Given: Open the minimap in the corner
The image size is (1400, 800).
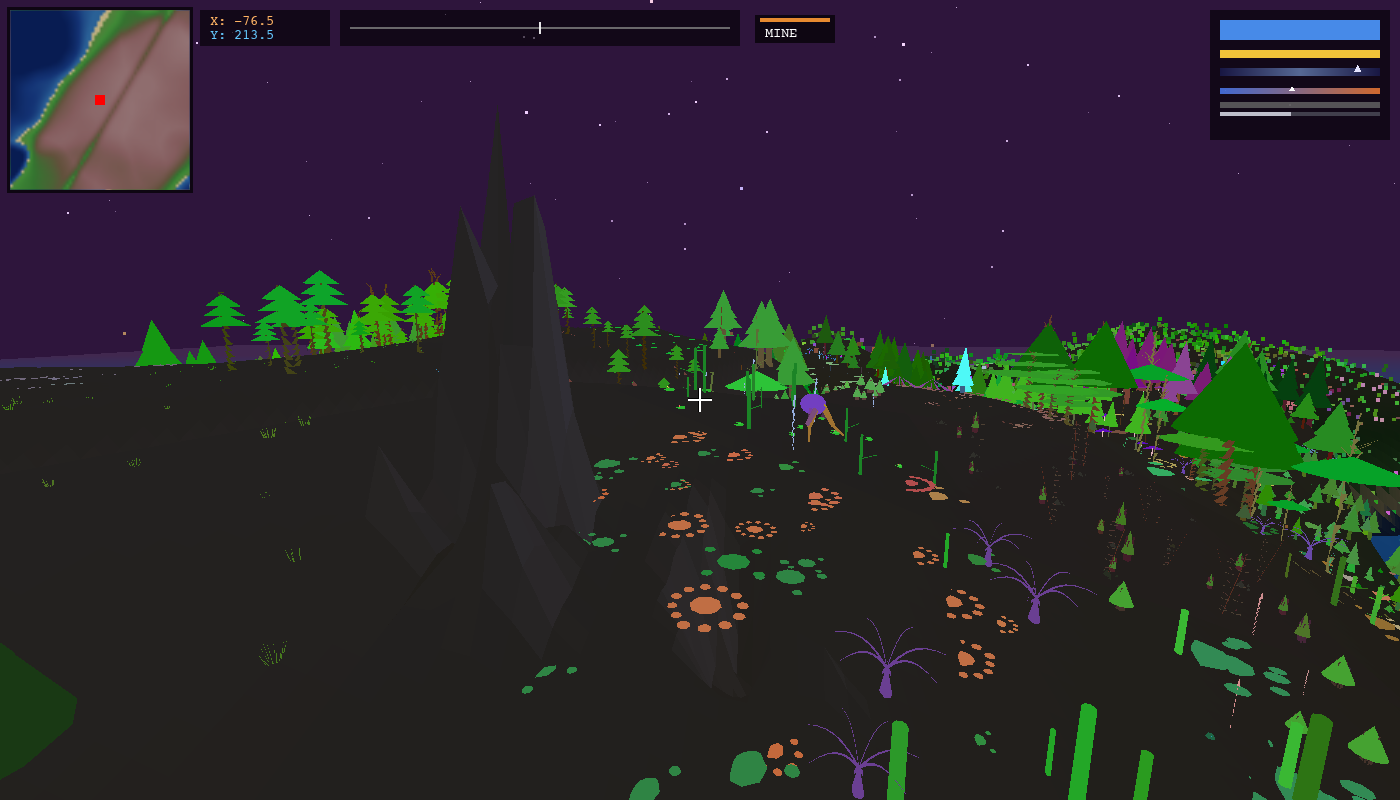Looking at the screenshot, I should 100,100.
